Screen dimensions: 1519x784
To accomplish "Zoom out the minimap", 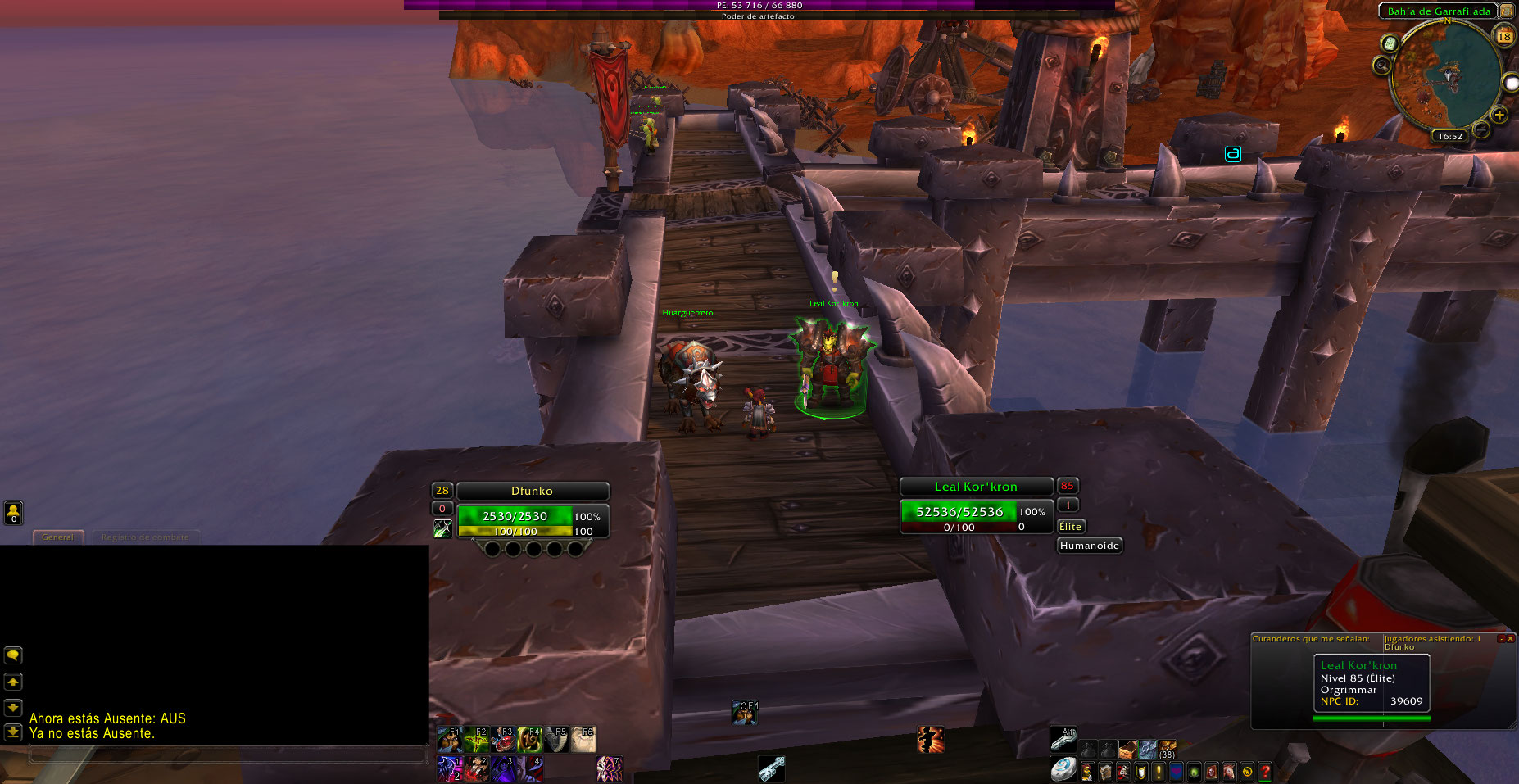I will click(1481, 129).
